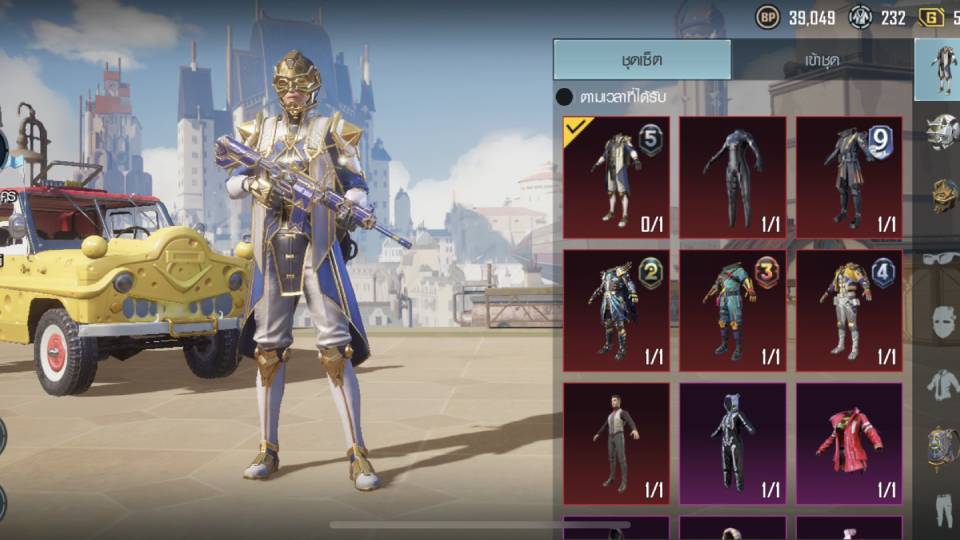Show the pants category
The height and width of the screenshot is (540, 960).
[x=941, y=508]
